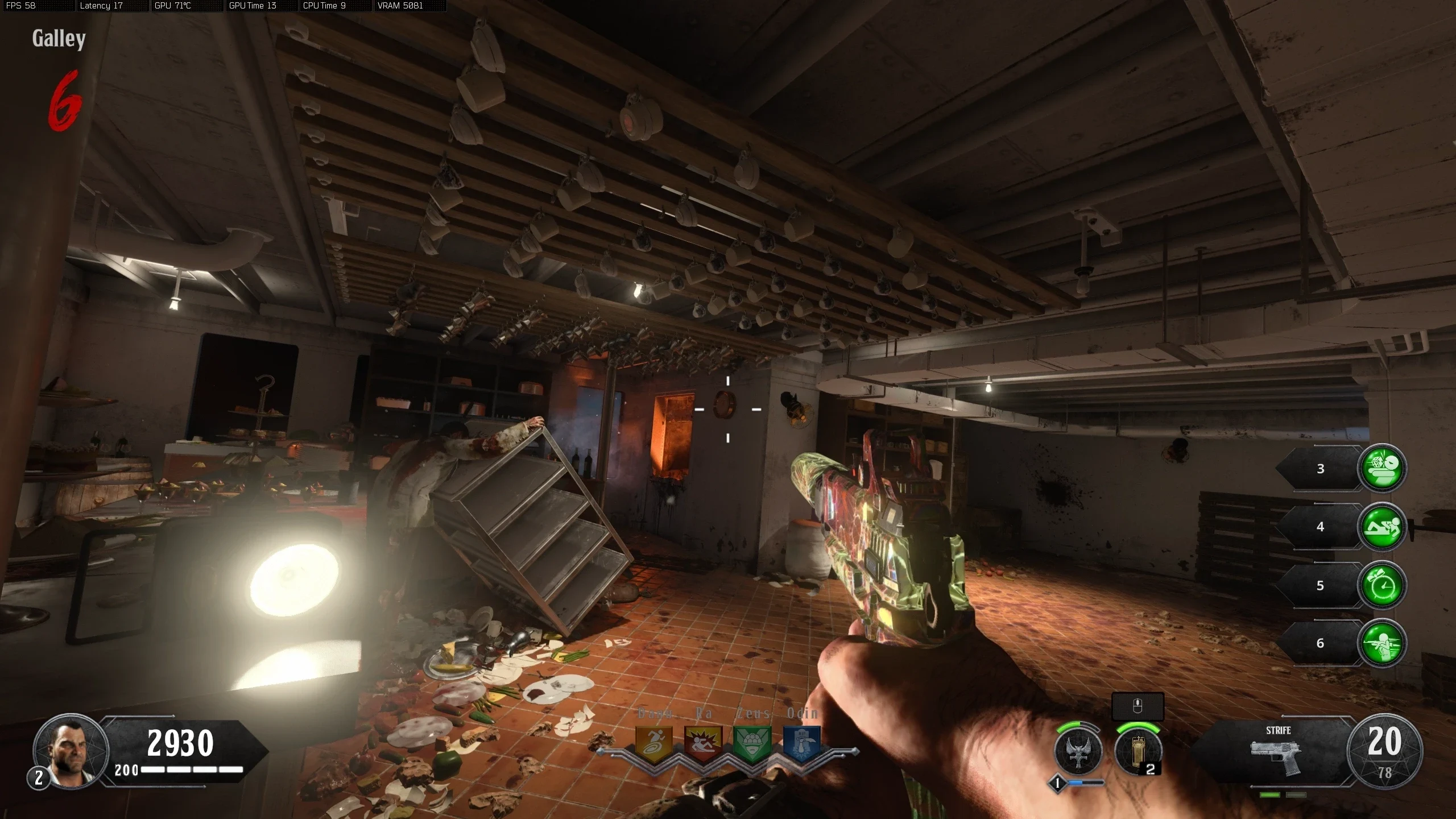The width and height of the screenshot is (1456, 819).
Task: Use the crawling-figure elixir in slot 4
Action: (1381, 527)
